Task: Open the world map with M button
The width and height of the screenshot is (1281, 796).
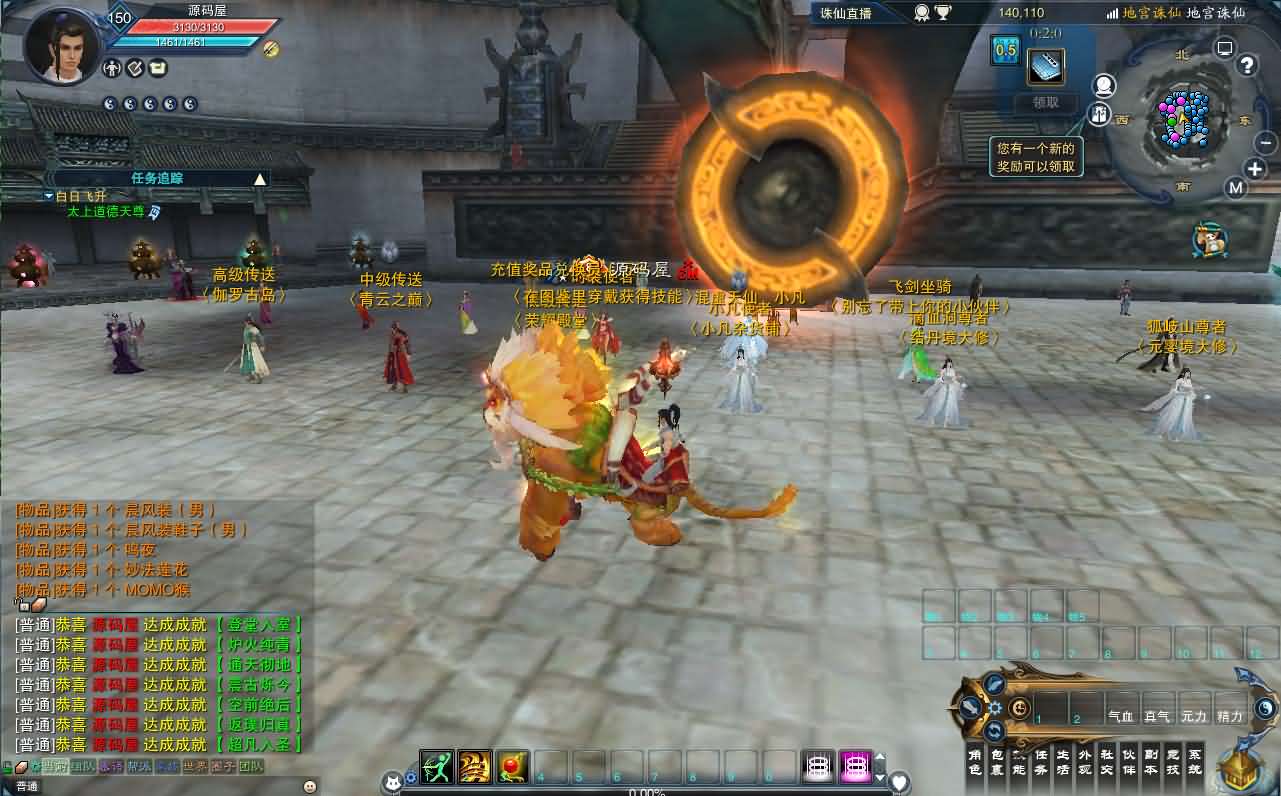Action: coord(1237,188)
